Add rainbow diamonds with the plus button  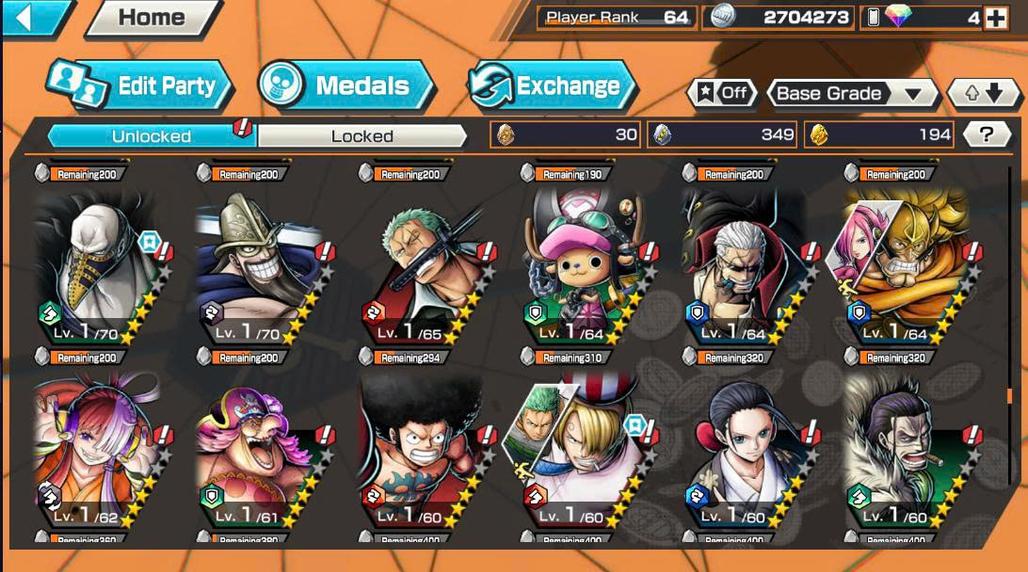point(995,18)
